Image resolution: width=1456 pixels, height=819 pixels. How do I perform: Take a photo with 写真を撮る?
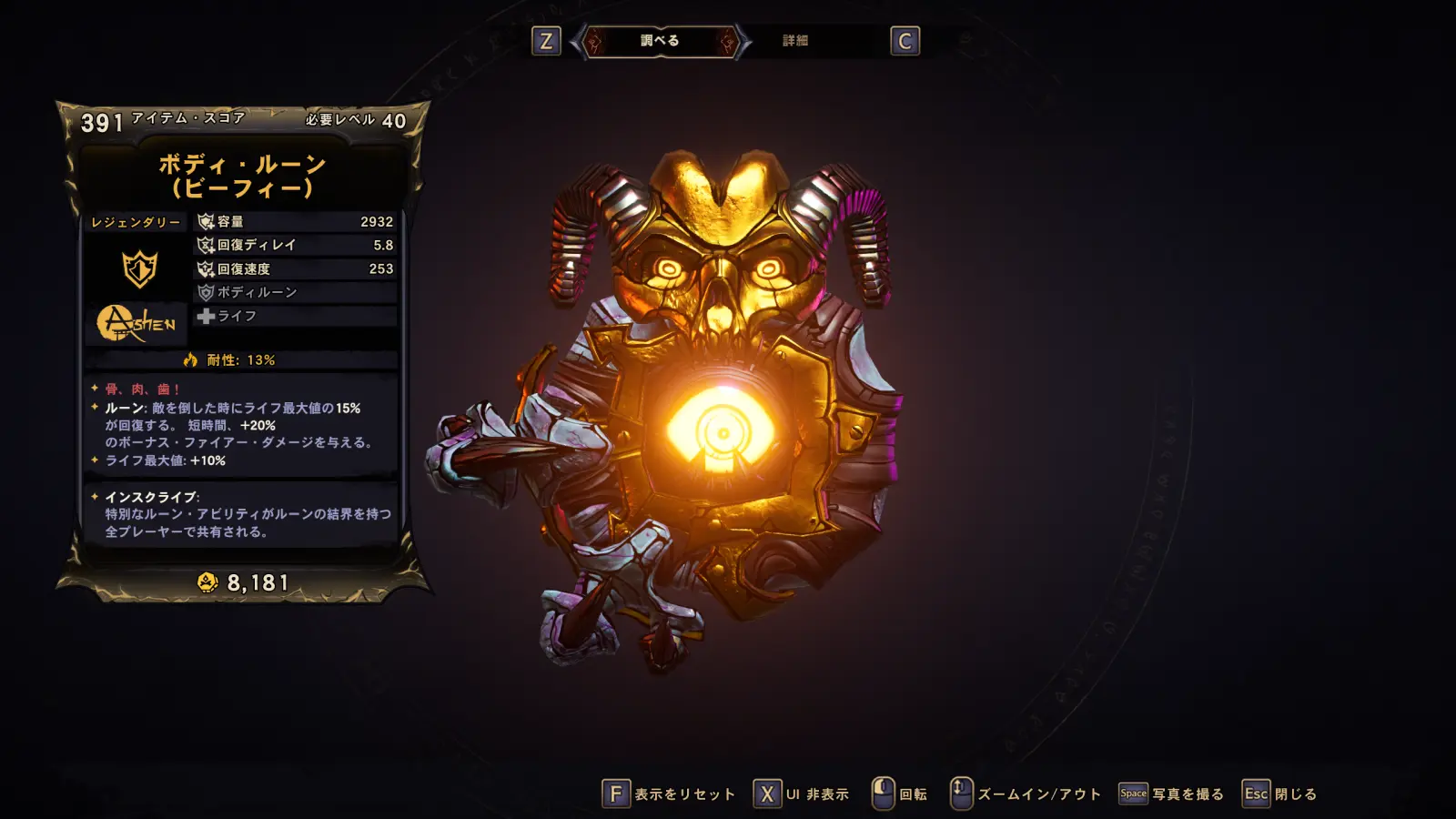pyautogui.click(x=1171, y=794)
